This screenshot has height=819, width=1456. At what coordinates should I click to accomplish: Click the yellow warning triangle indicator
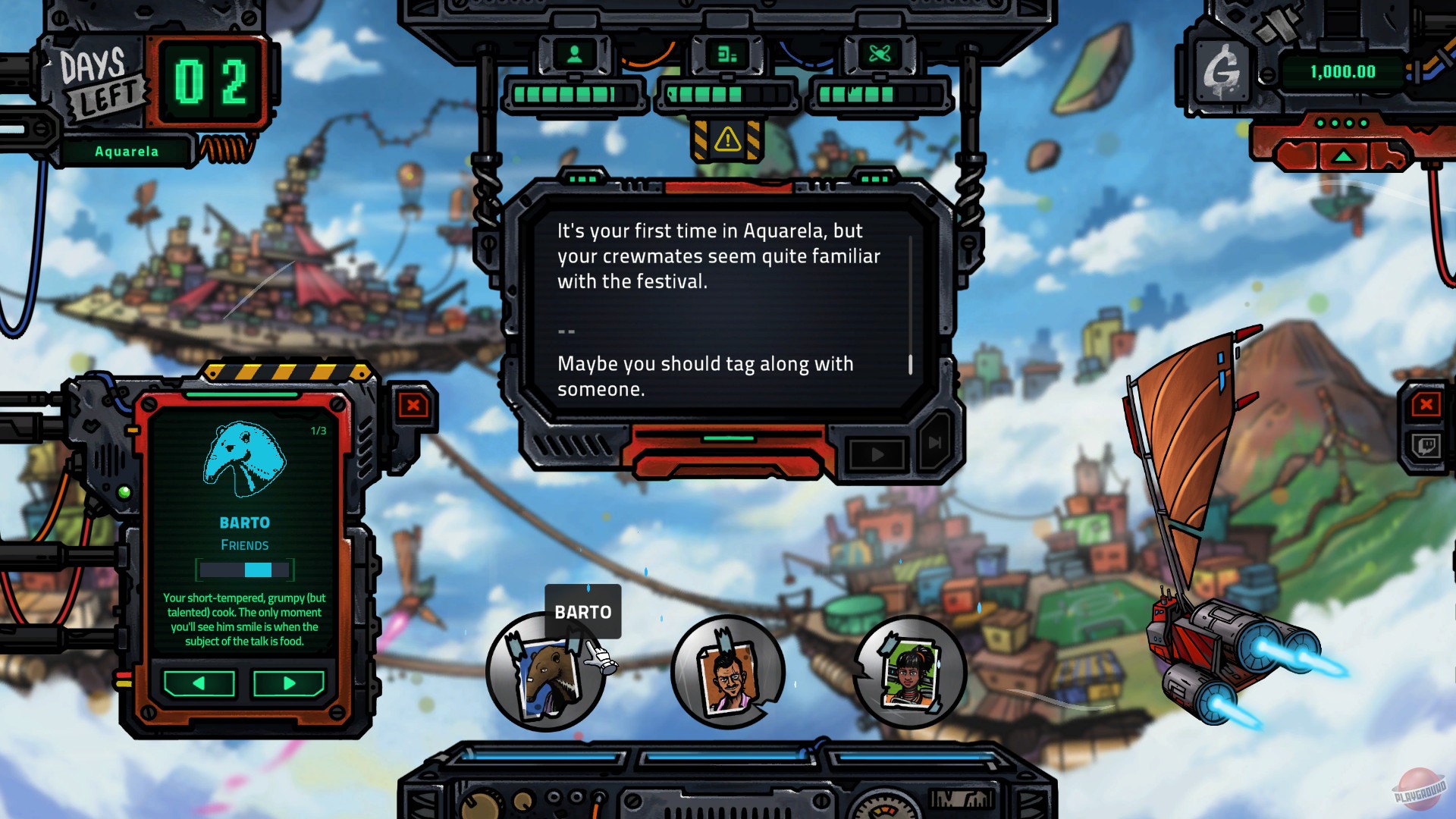pos(729,140)
